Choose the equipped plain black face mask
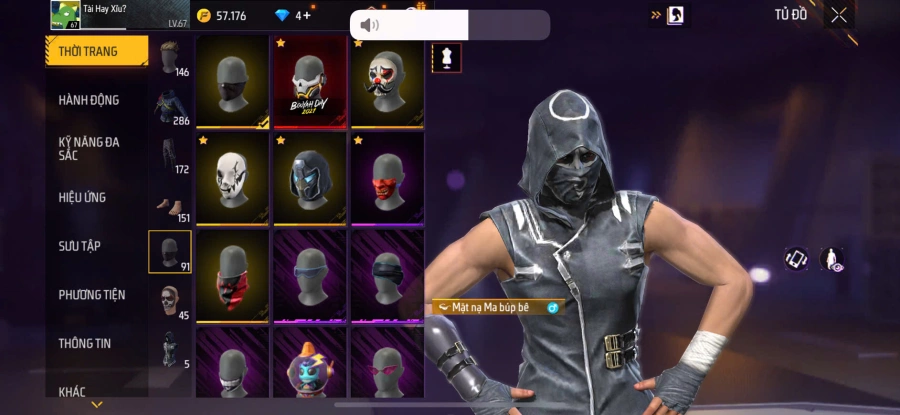The width and height of the screenshot is (900, 415). 232,84
